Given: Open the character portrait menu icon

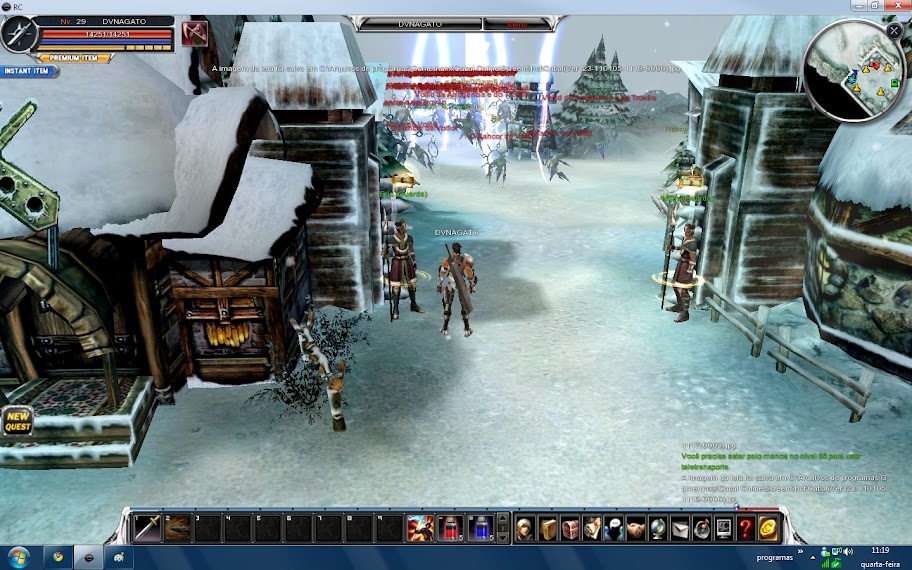Looking at the screenshot, I should pos(526,527).
